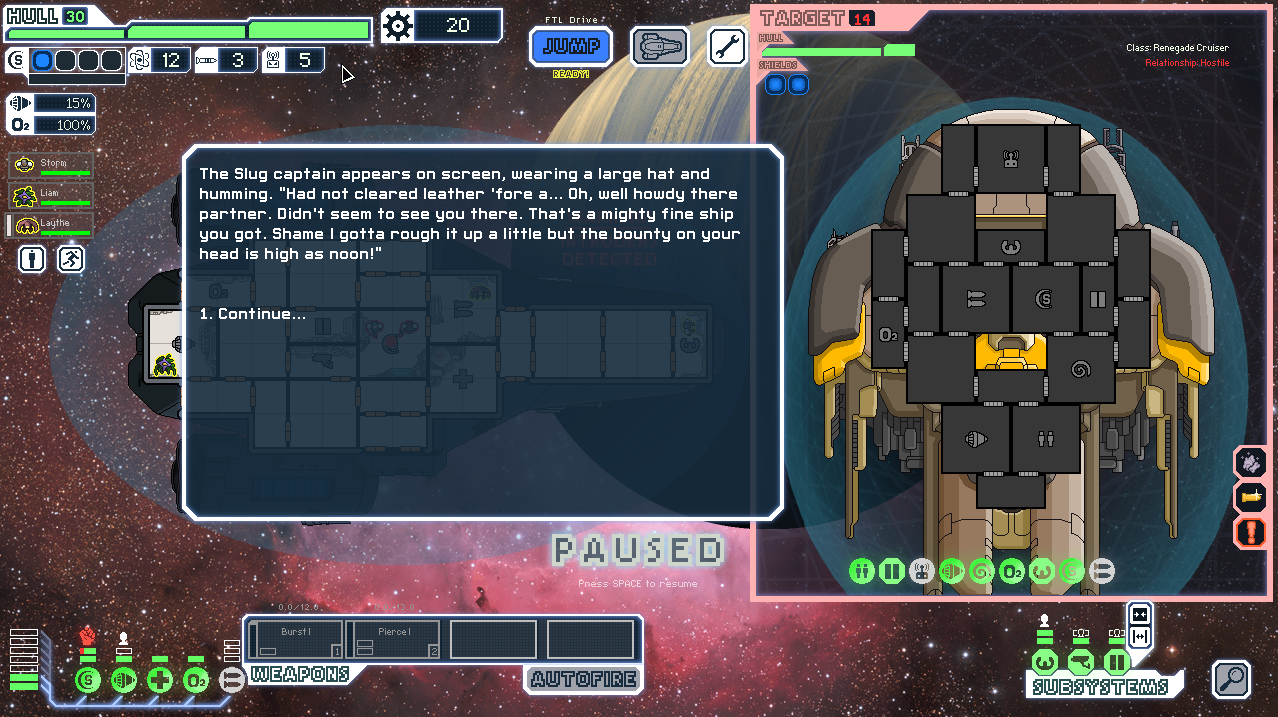Click the medbay cross system icon
The height and width of the screenshot is (717, 1278).
click(160, 680)
